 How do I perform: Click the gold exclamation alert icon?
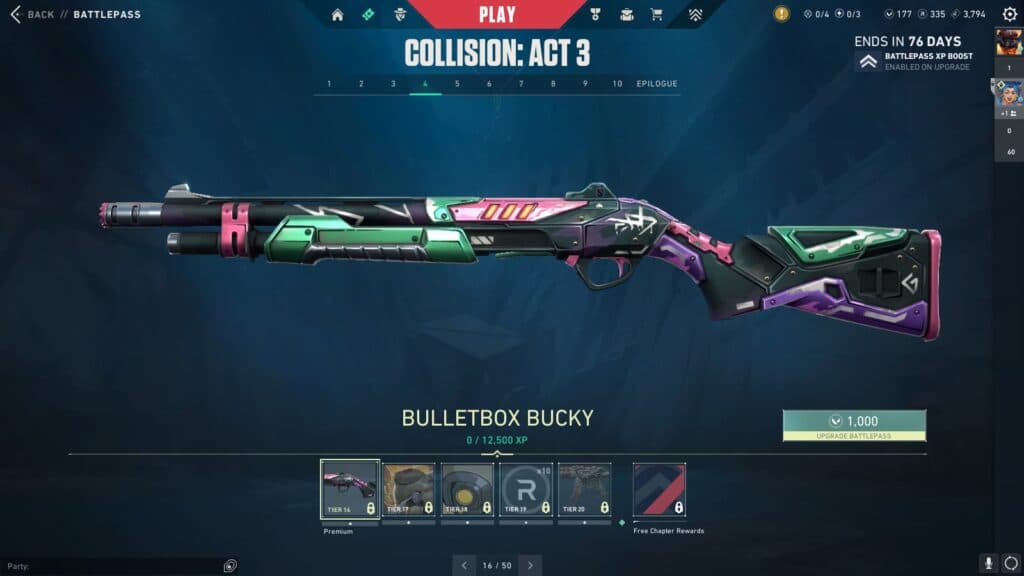(x=782, y=14)
